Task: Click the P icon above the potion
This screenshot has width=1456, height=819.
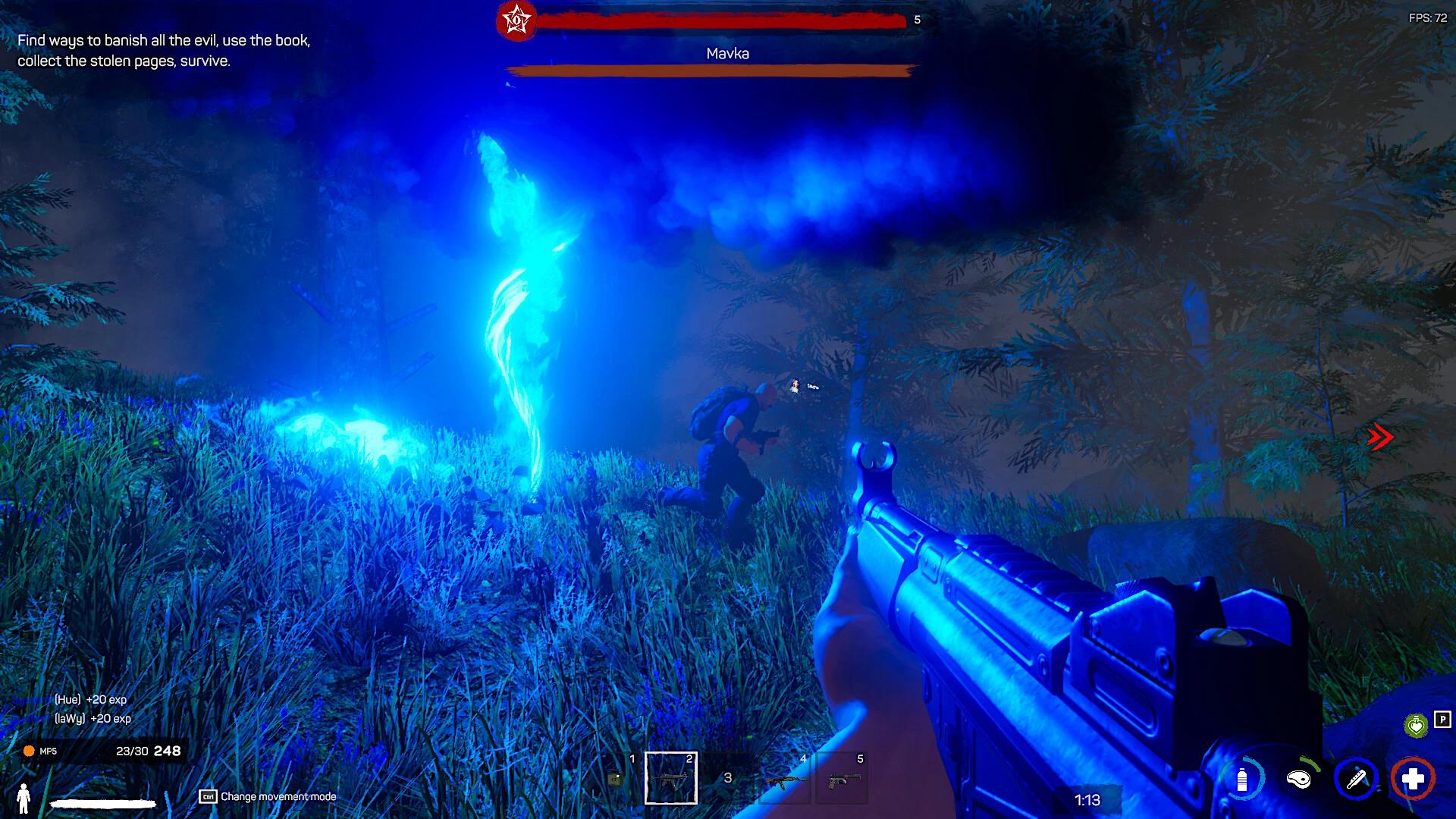Action: click(1442, 719)
